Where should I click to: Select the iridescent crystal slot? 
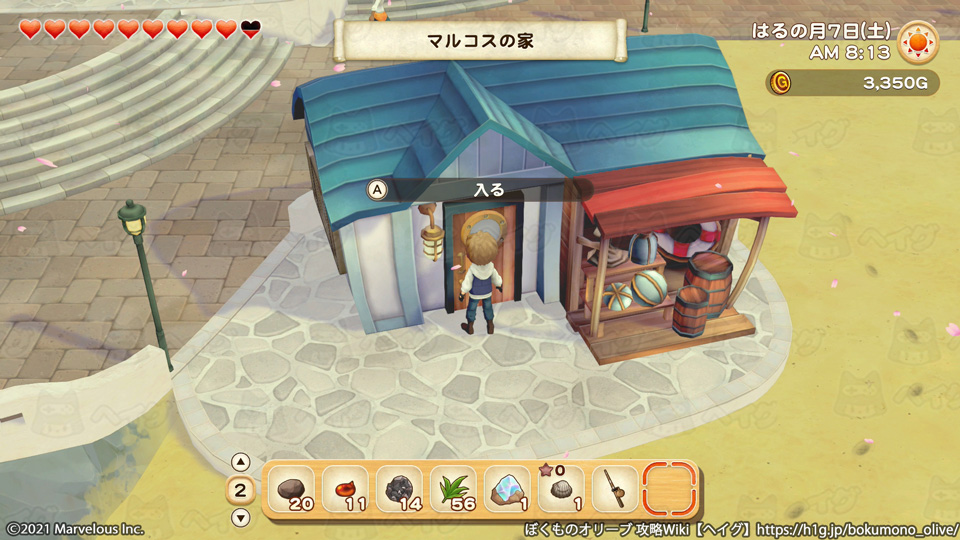(x=507, y=490)
